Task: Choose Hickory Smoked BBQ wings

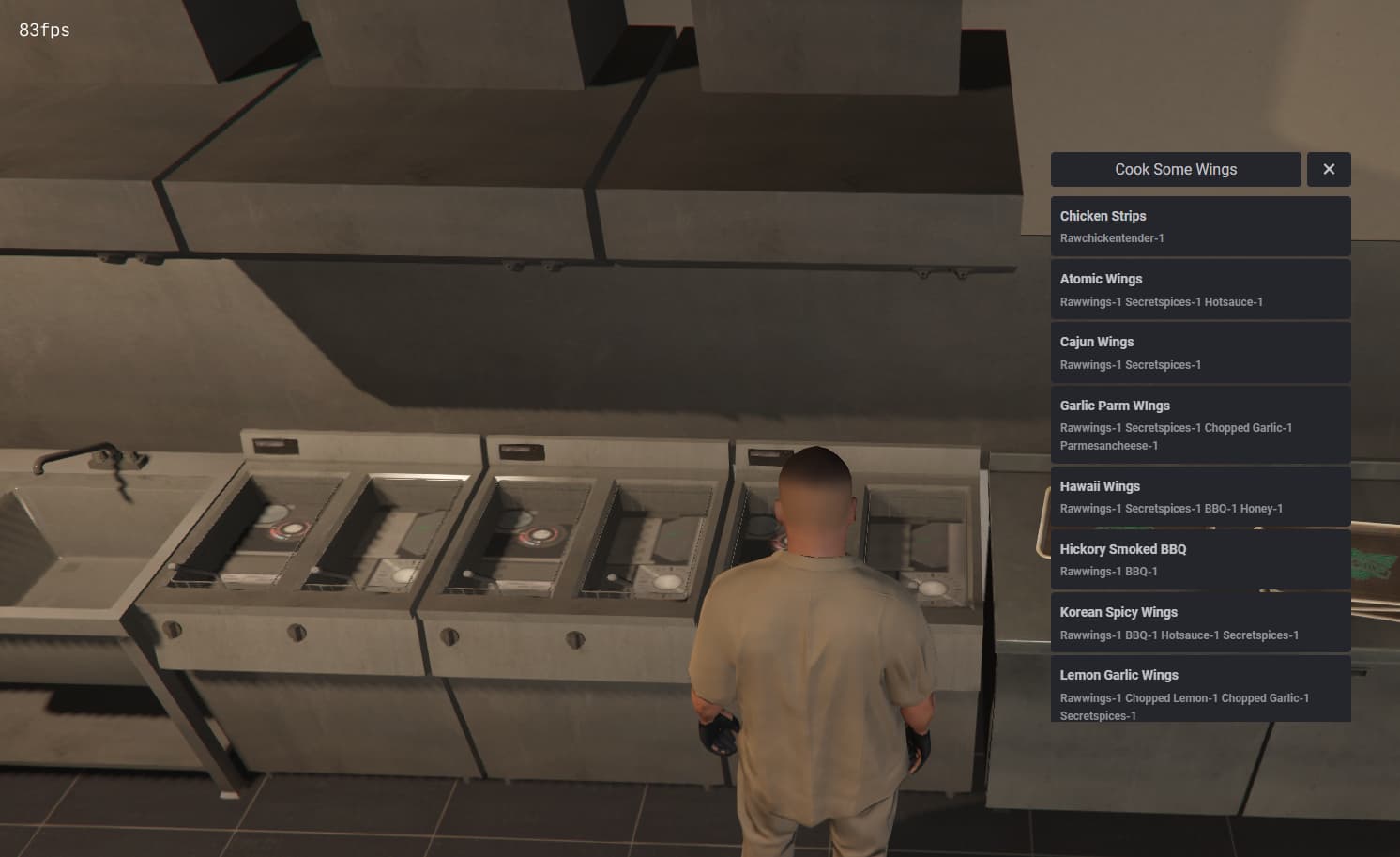Action: pyautogui.click(x=1122, y=549)
